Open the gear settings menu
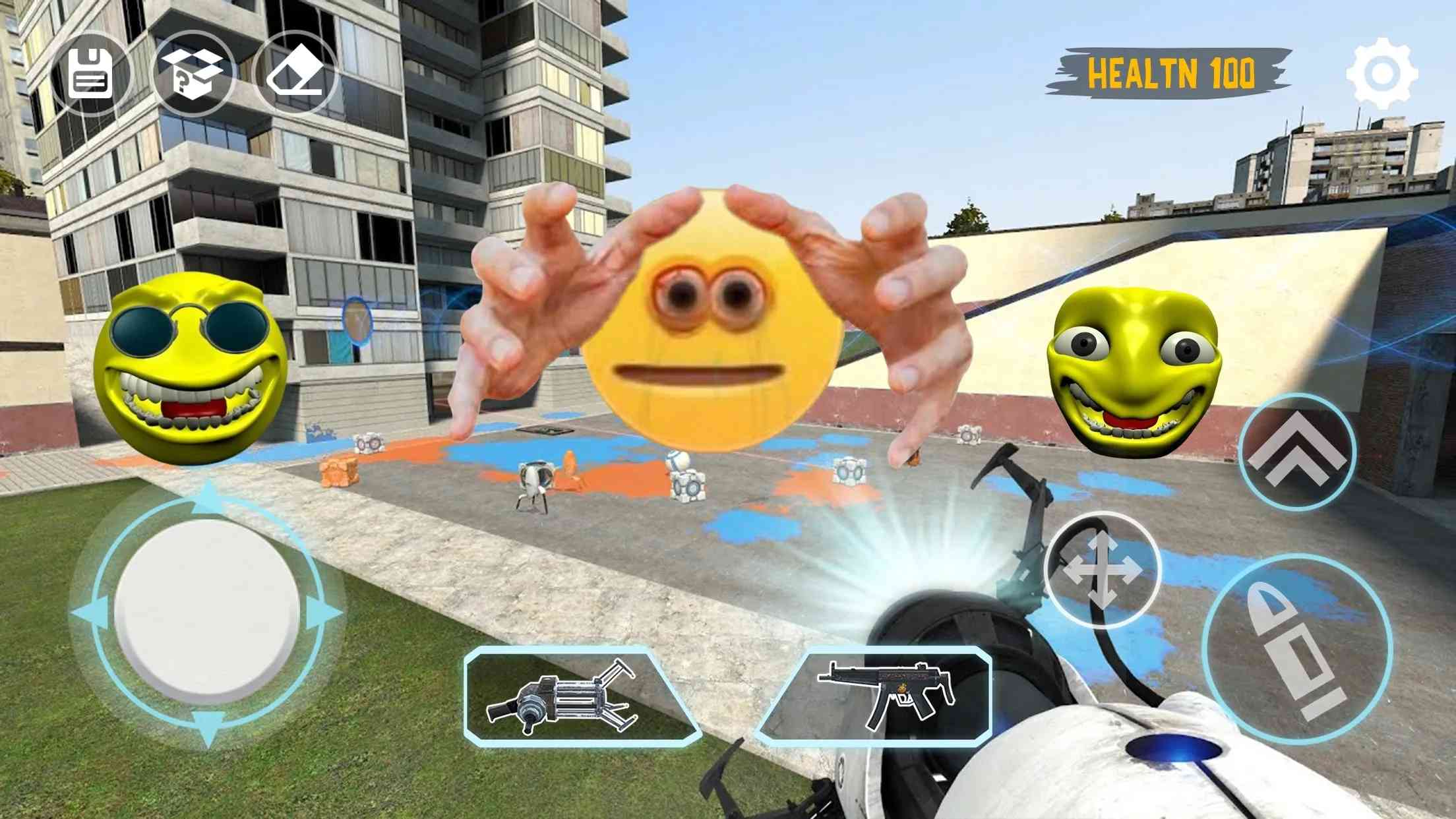 (1381, 73)
